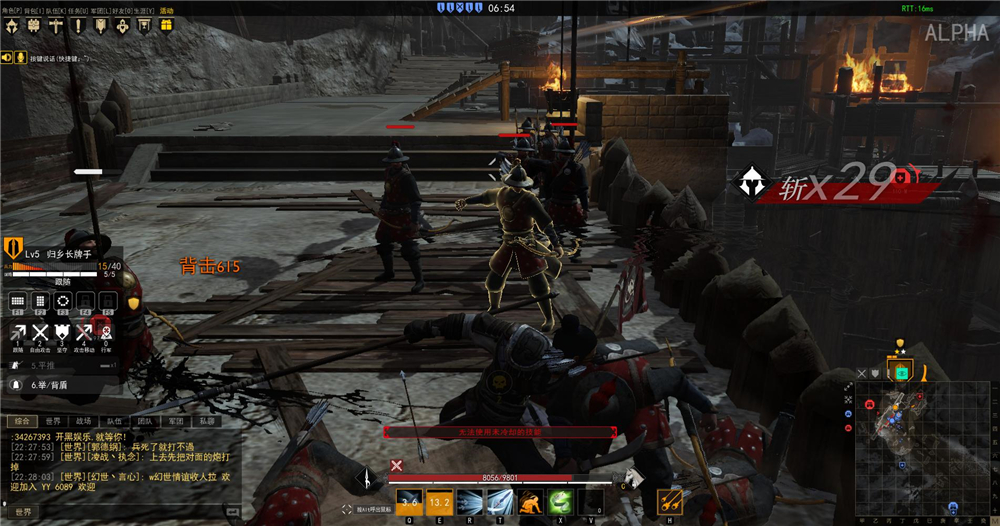Open the quest (任务) exclamation icon
This screenshot has width=1000, height=526.
coord(77,26)
